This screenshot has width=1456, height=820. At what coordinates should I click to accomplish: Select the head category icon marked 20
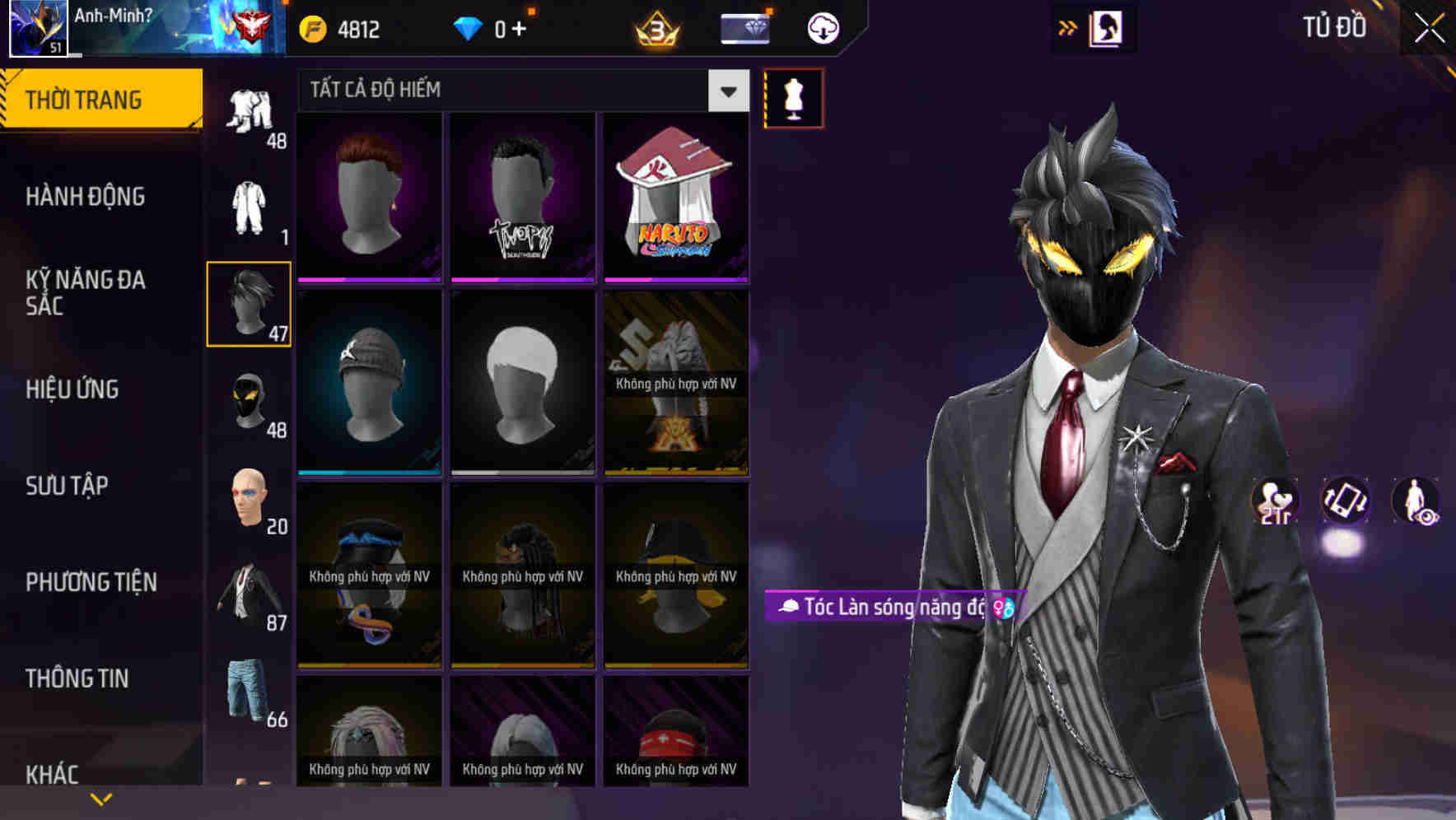[x=249, y=497]
